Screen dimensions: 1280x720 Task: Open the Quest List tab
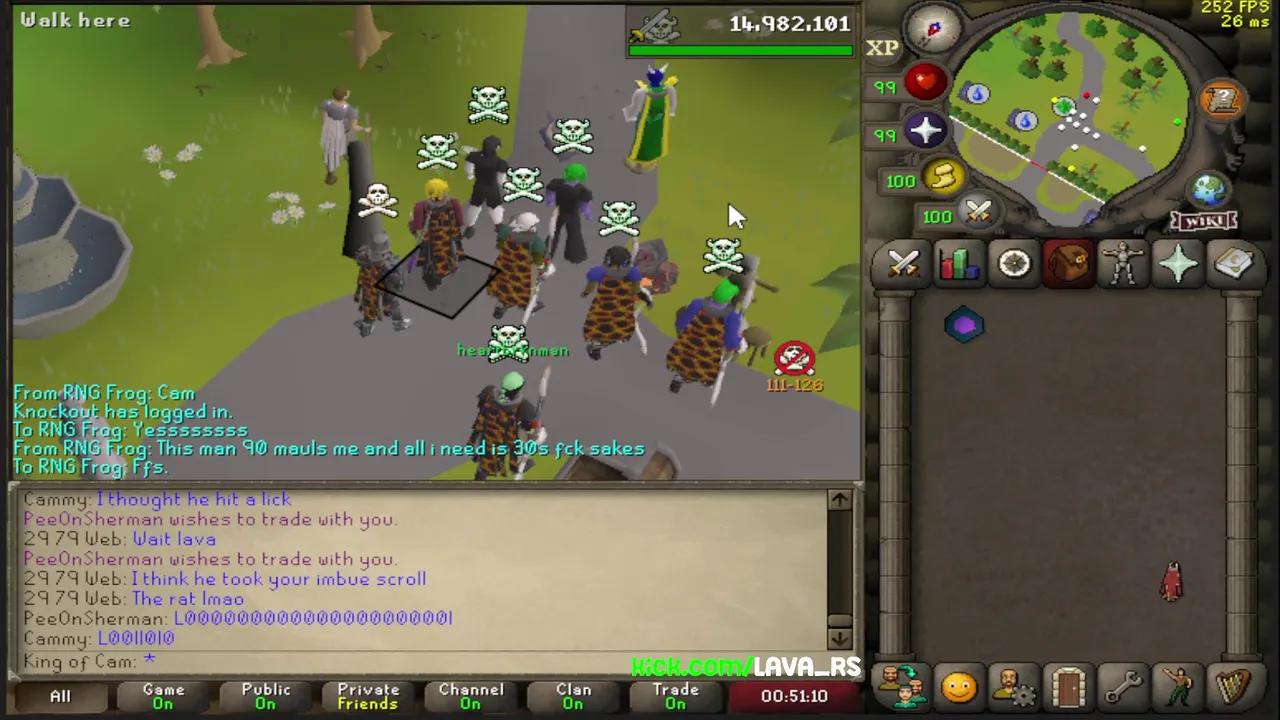[x=1013, y=262]
